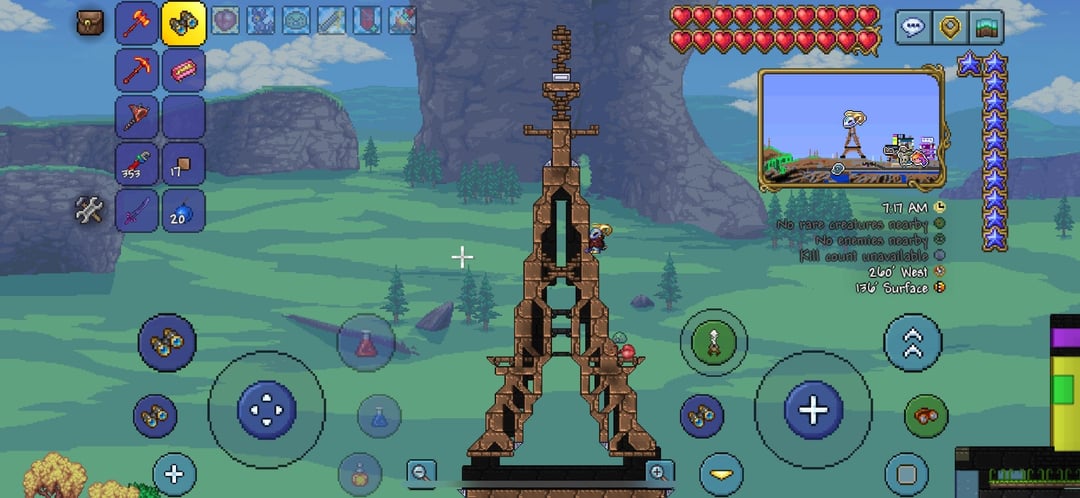Tap the jump double-arrow button
Image resolution: width=1080 pixels, height=498 pixels.
pyautogui.click(x=912, y=344)
